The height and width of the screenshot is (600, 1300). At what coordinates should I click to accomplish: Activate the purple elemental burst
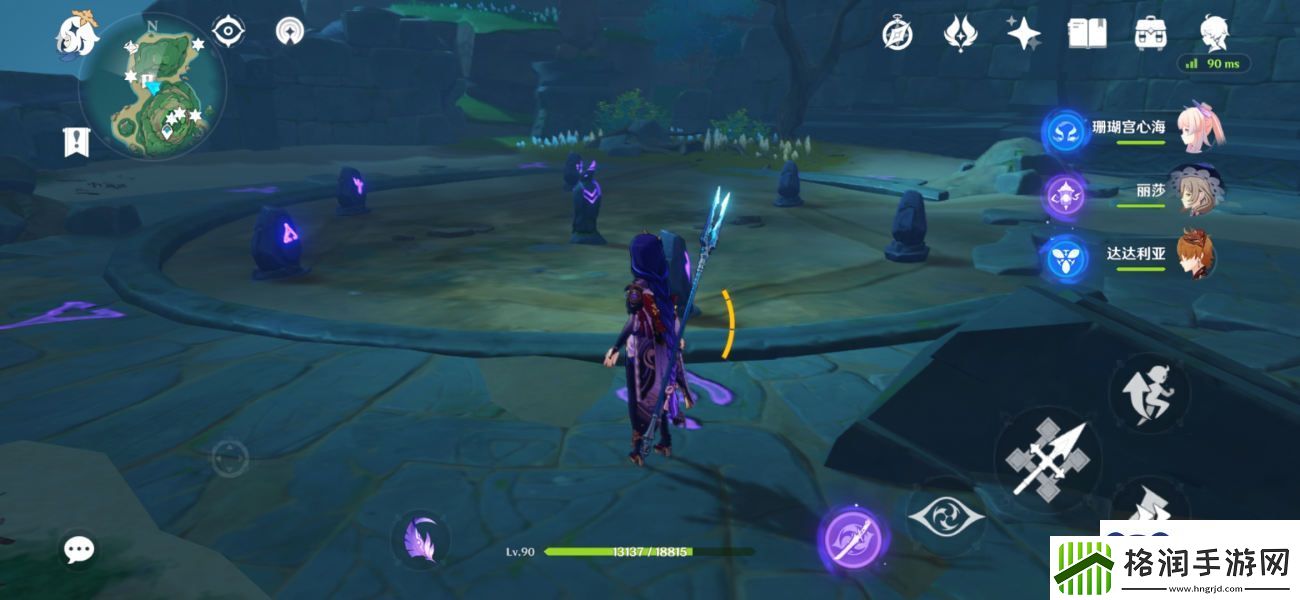(854, 540)
